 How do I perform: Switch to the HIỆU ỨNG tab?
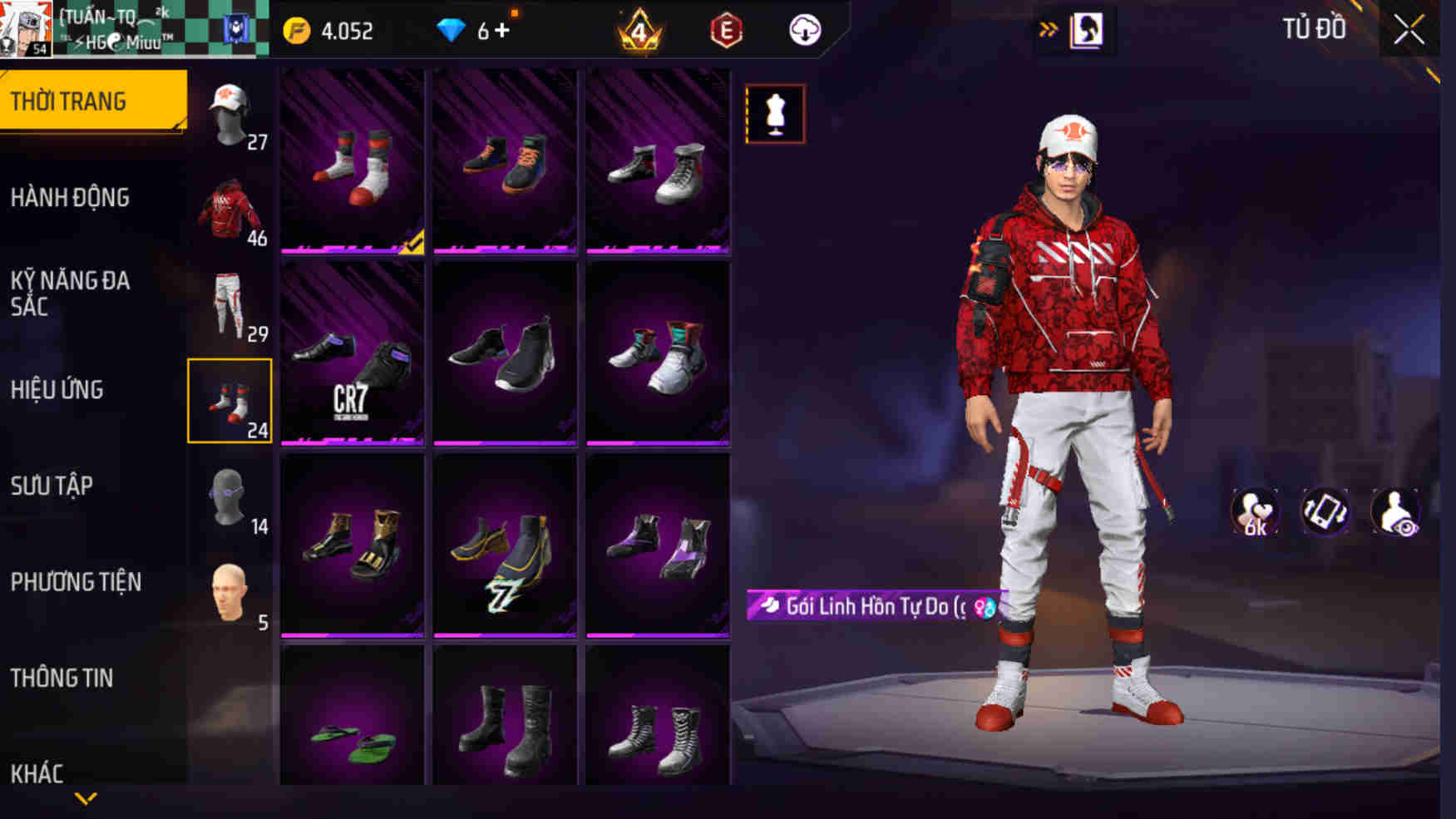pyautogui.click(x=57, y=389)
